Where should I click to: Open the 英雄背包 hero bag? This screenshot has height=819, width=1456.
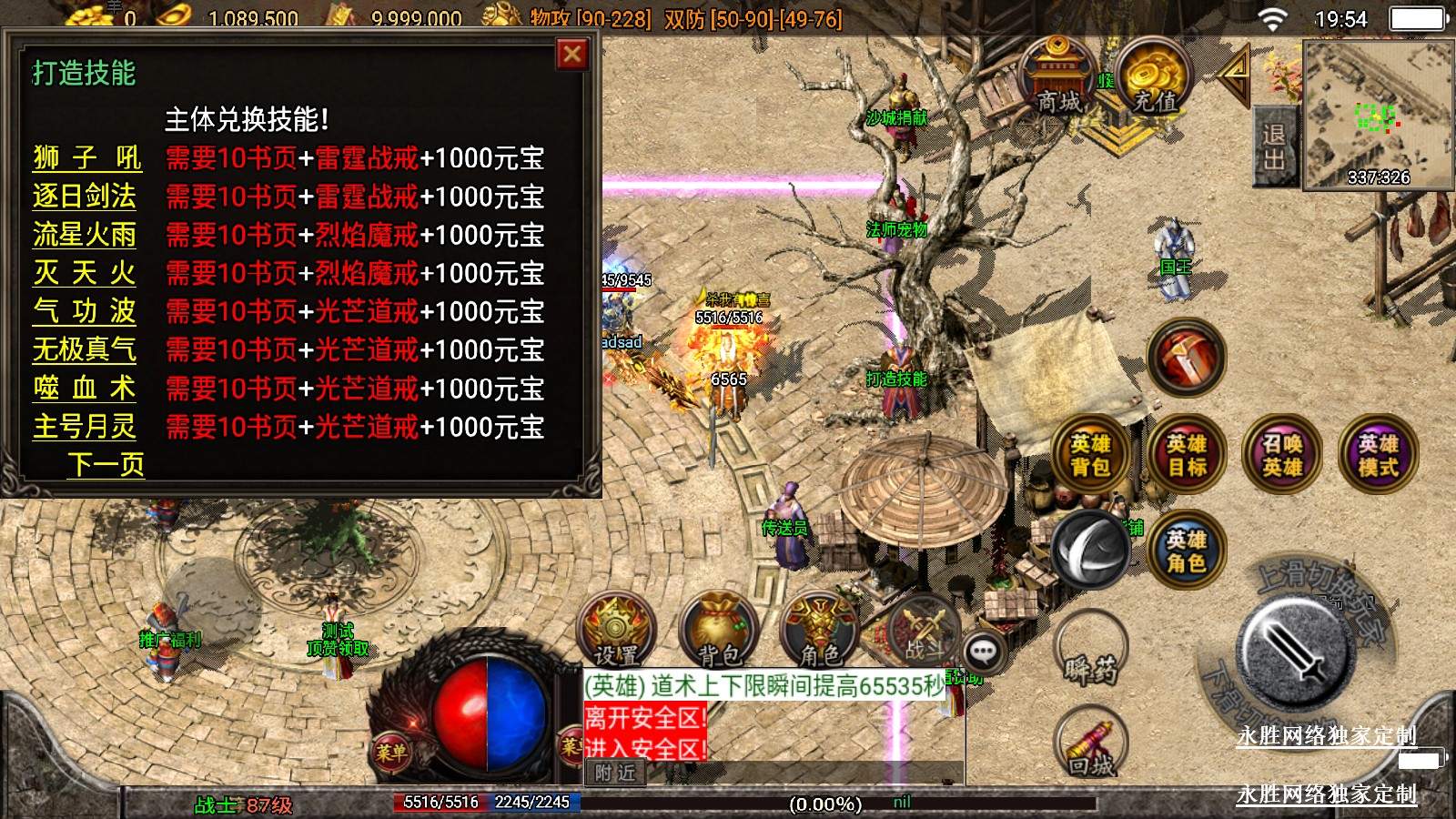coord(1090,455)
